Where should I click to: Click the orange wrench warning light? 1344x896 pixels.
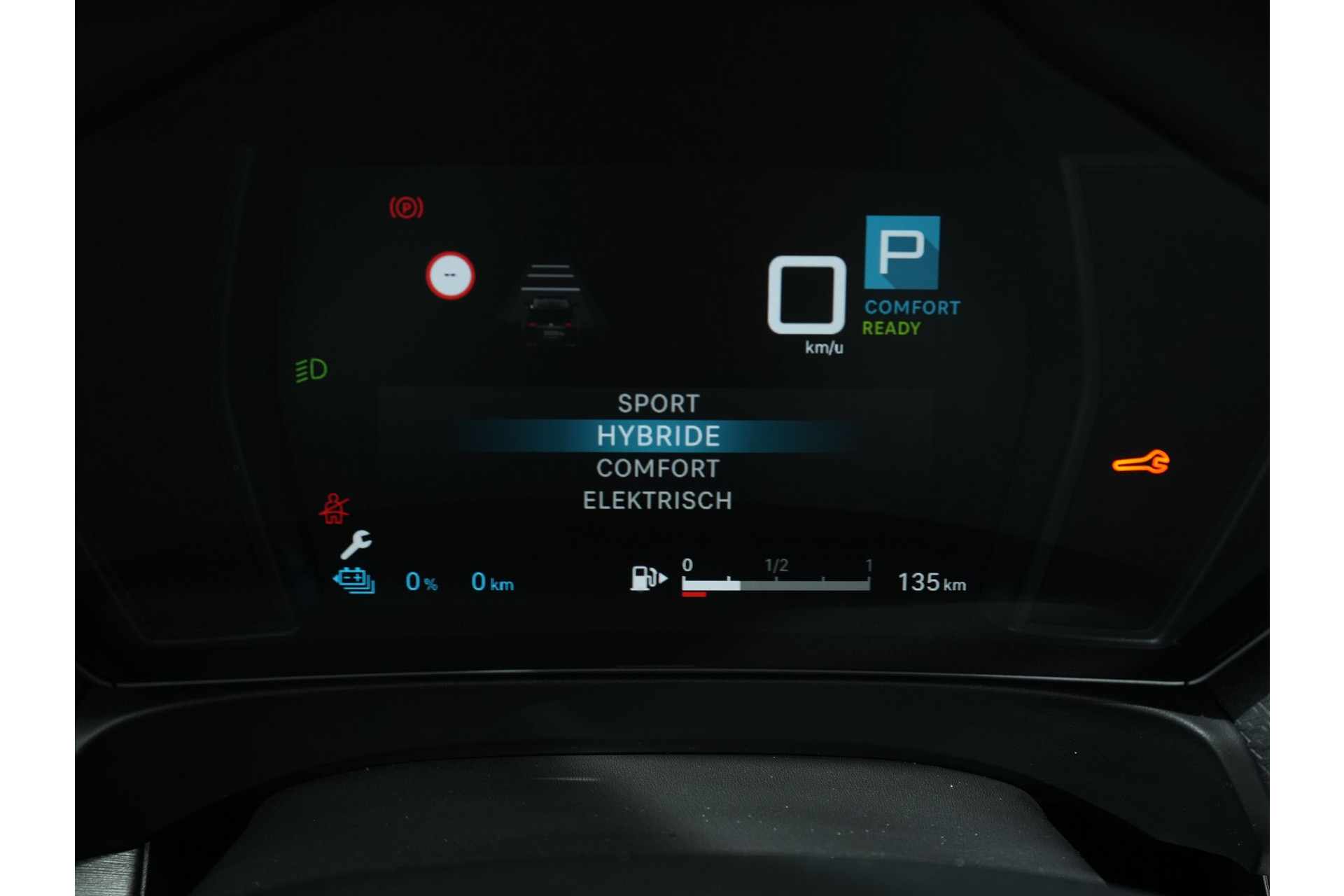point(1140,463)
